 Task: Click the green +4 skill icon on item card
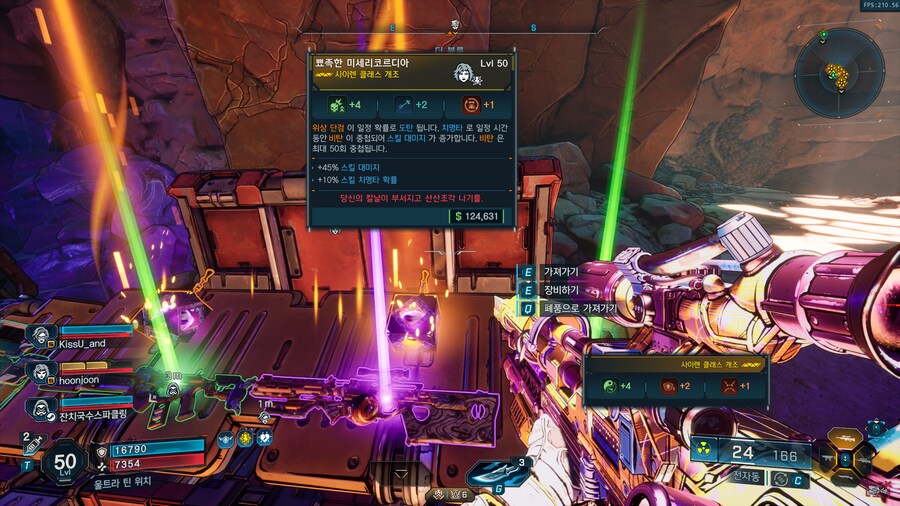click(x=338, y=104)
